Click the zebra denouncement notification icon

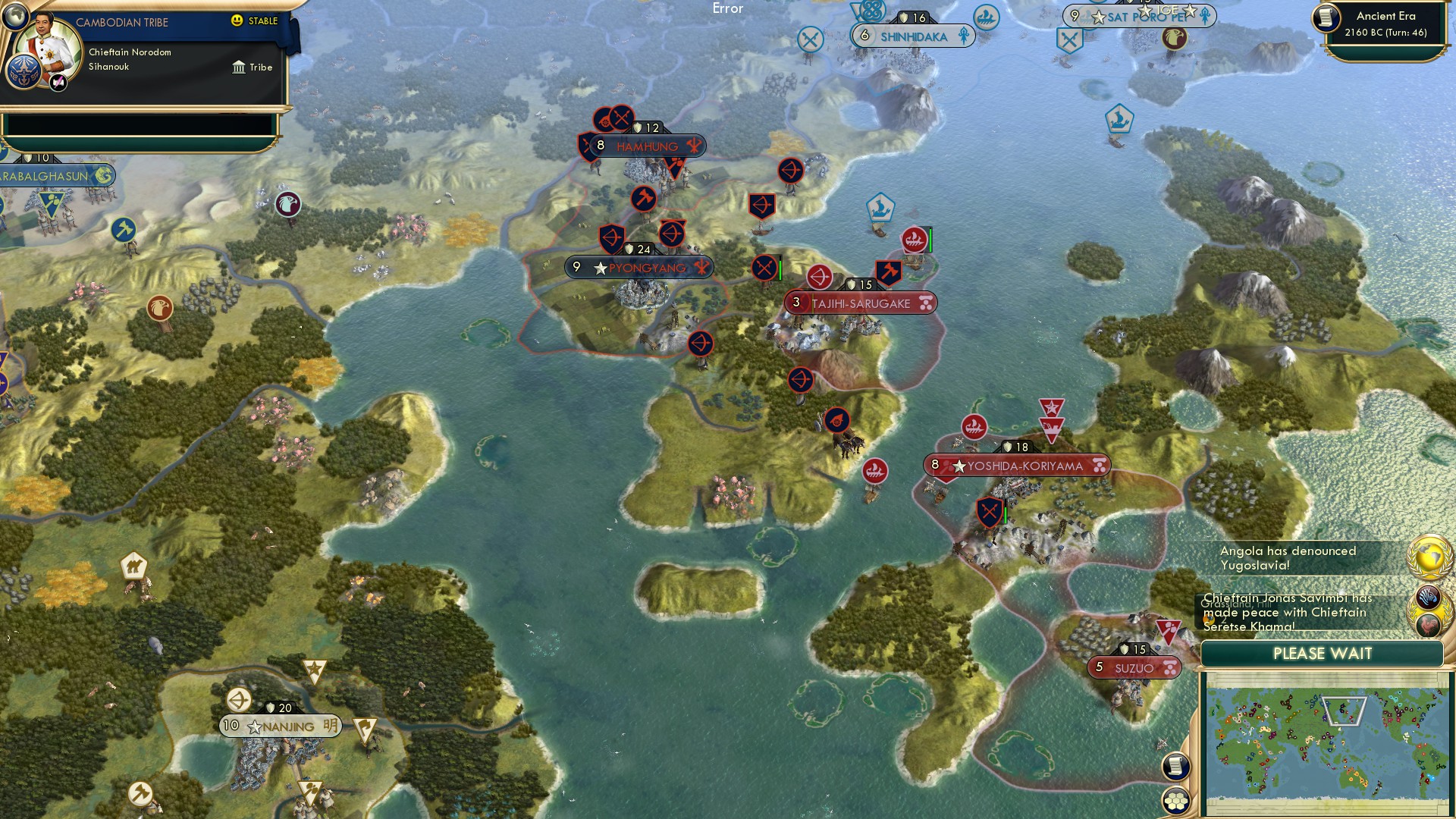coord(1429,597)
